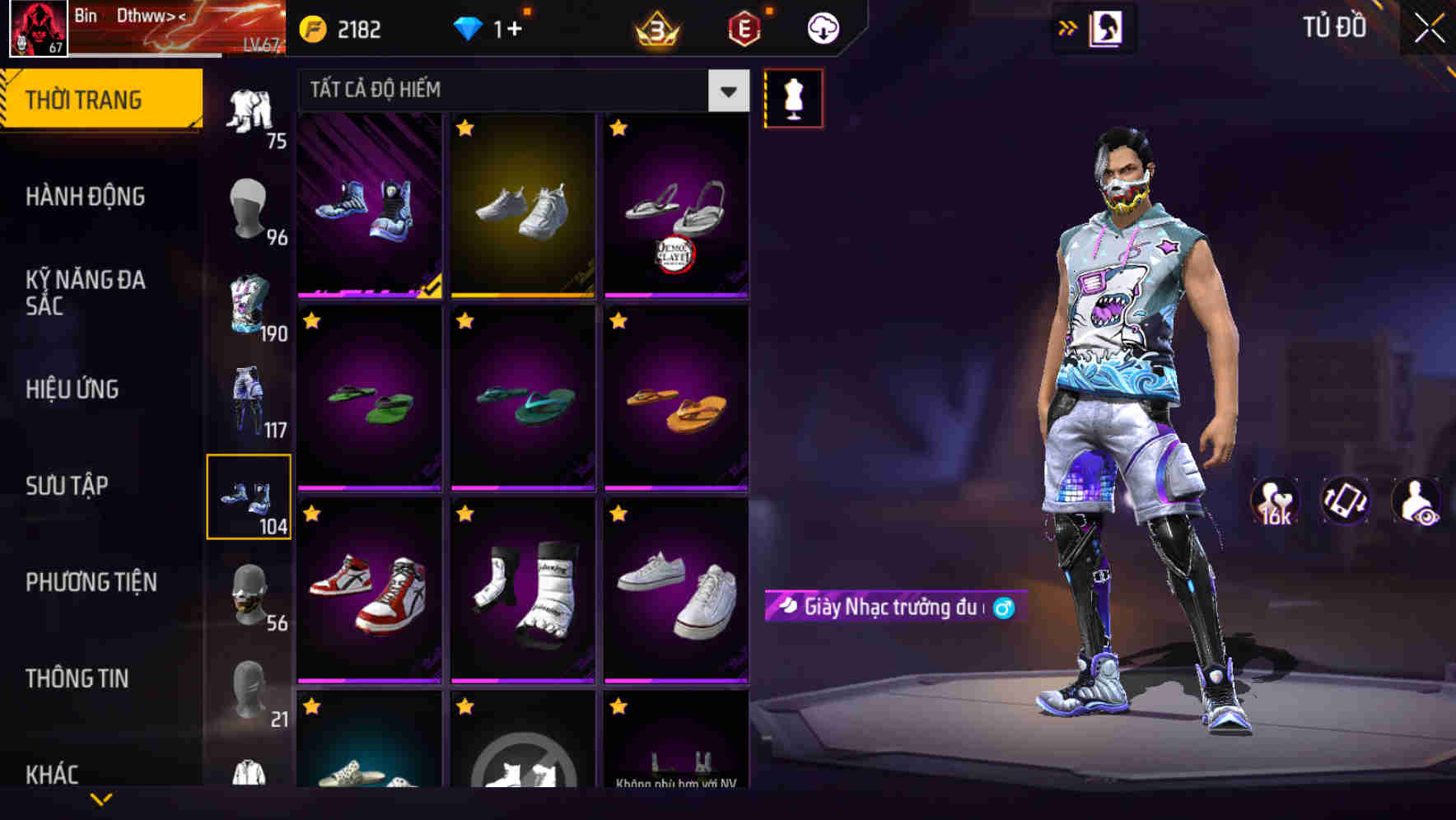
Task: Collapse the sidebar with the double chevron arrows
Action: tap(1068, 27)
